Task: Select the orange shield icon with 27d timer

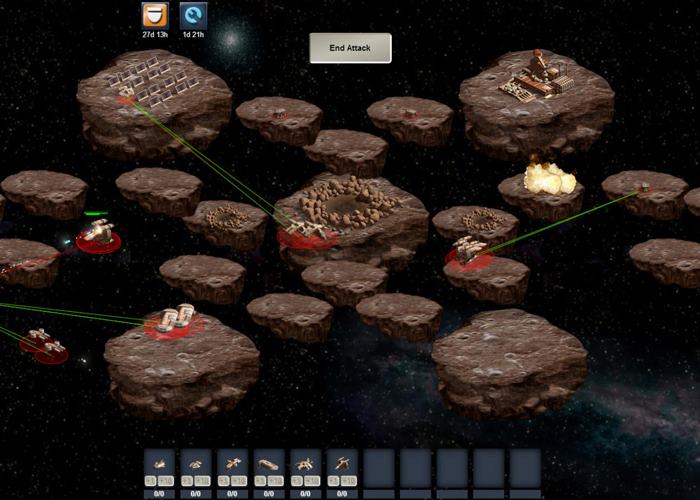Action: [x=154, y=15]
